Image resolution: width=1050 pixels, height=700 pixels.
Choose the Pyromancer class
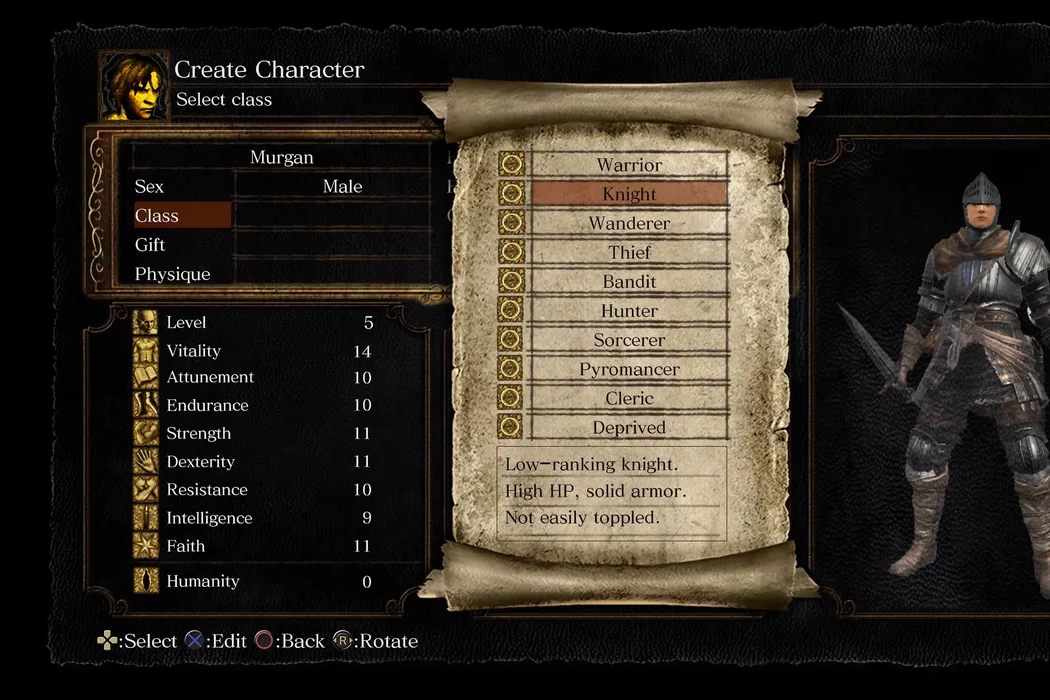tap(629, 369)
